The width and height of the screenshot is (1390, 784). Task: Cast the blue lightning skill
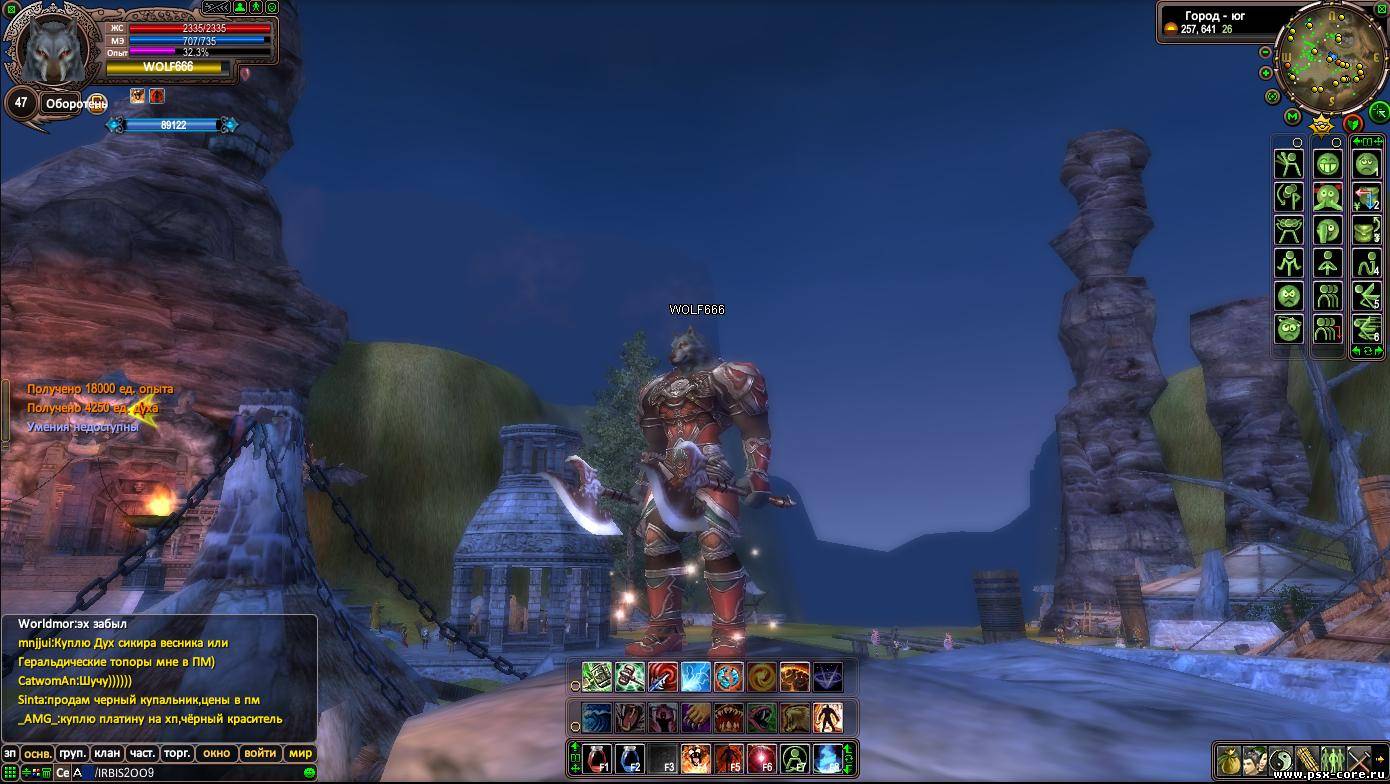(x=696, y=677)
